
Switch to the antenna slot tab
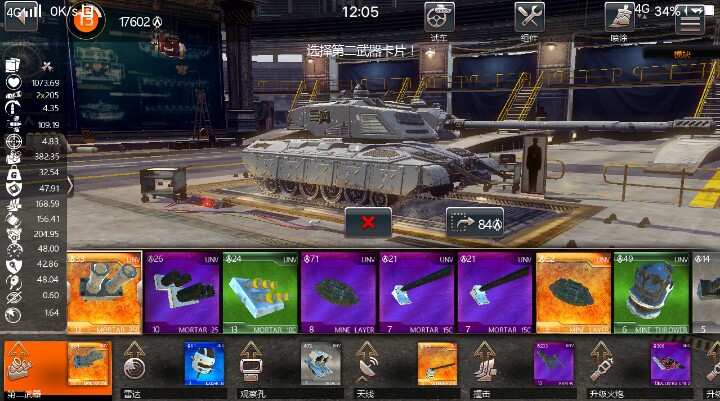click(367, 368)
